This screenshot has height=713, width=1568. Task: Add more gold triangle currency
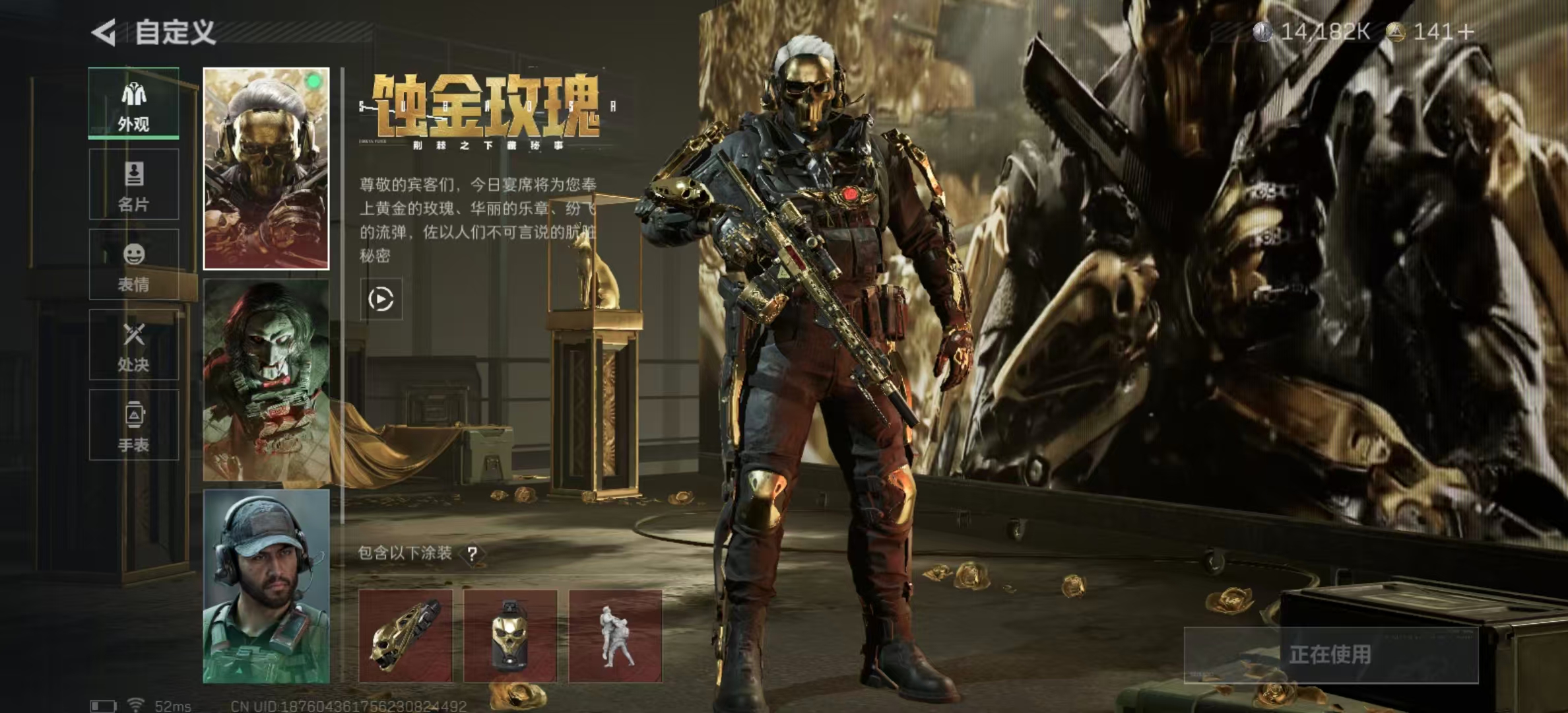point(1466,32)
